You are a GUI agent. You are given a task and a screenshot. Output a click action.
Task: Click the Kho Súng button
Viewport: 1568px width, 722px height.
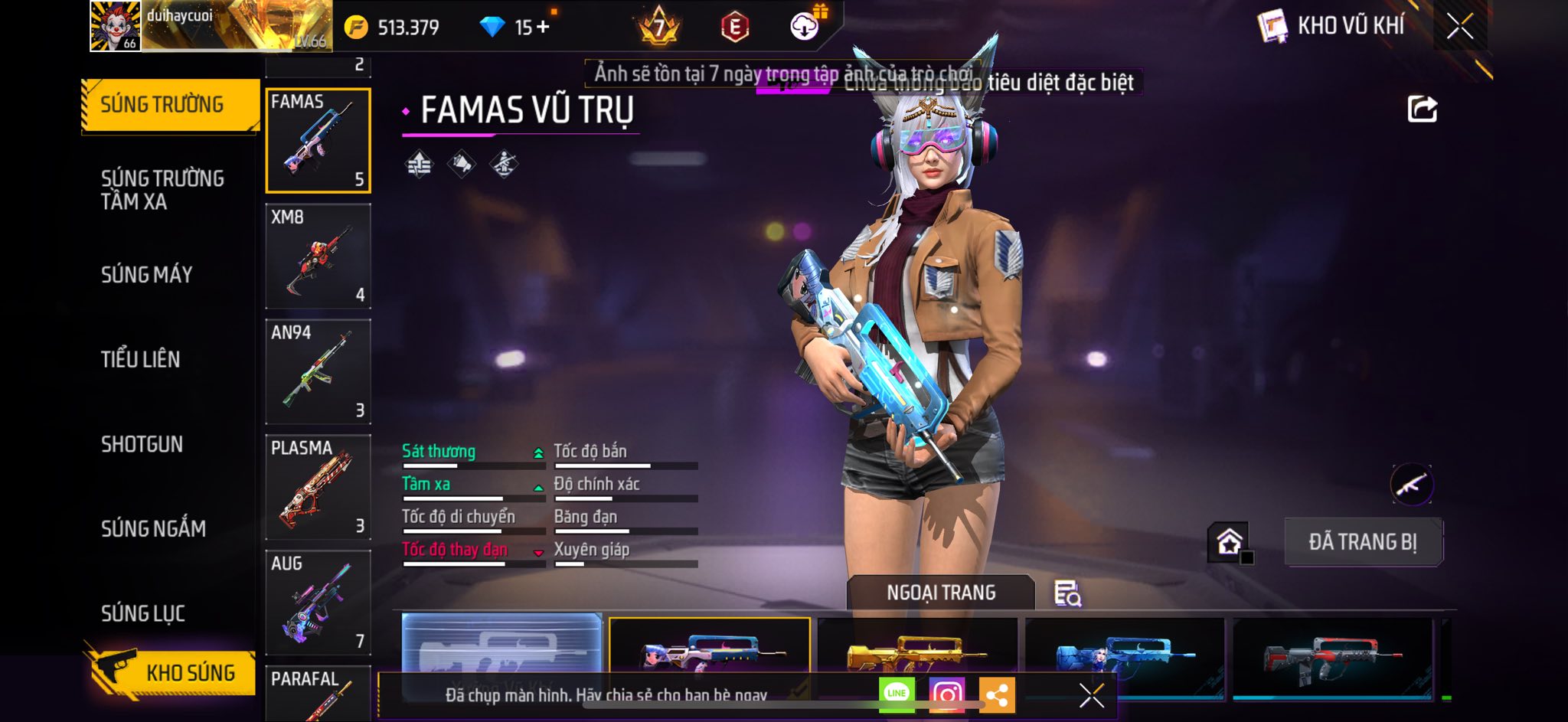click(x=171, y=672)
